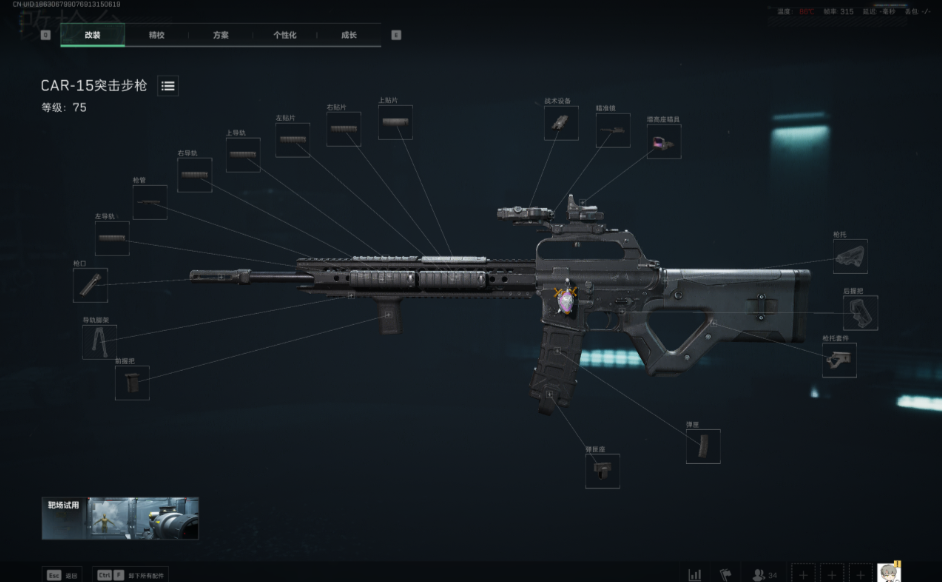
Task: Select the 瞄准镜 scope slot
Action: pos(613,131)
